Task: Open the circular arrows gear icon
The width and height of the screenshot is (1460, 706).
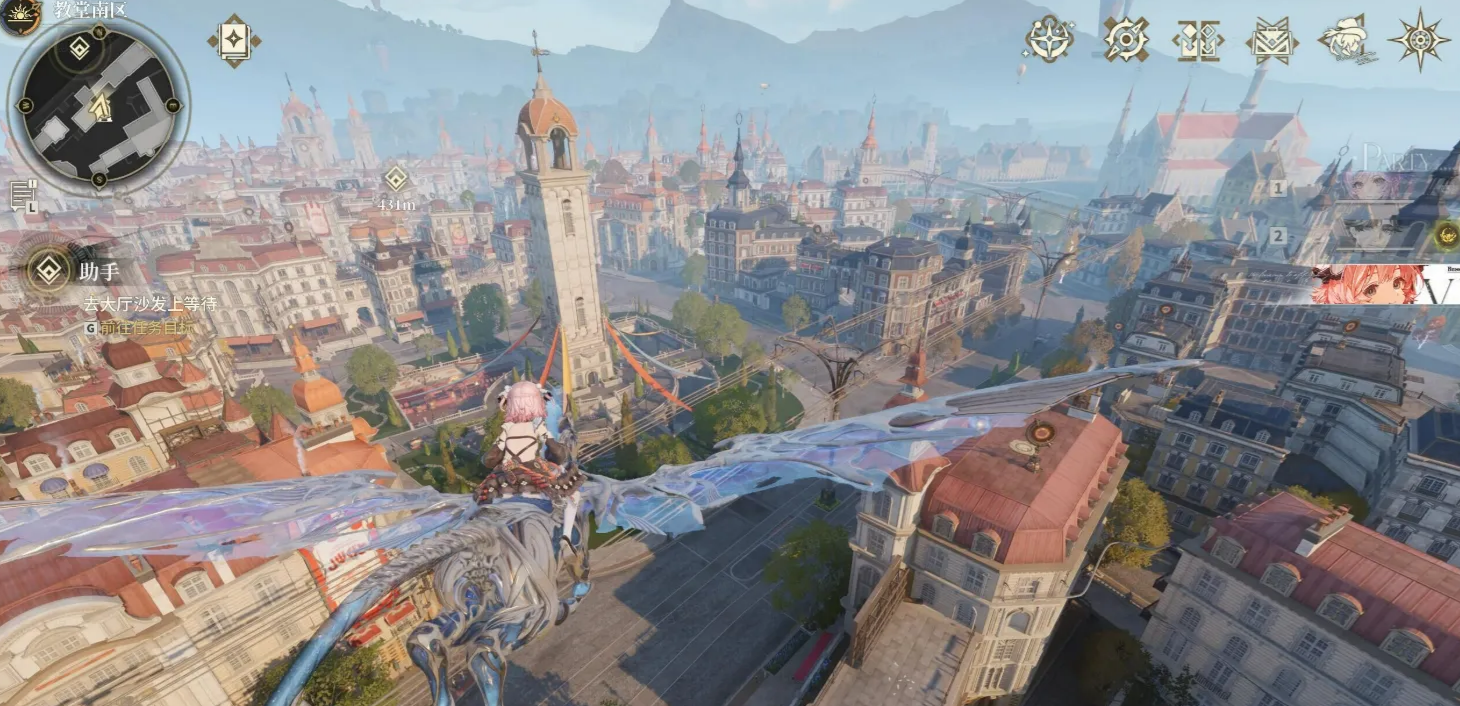Action: (1125, 39)
